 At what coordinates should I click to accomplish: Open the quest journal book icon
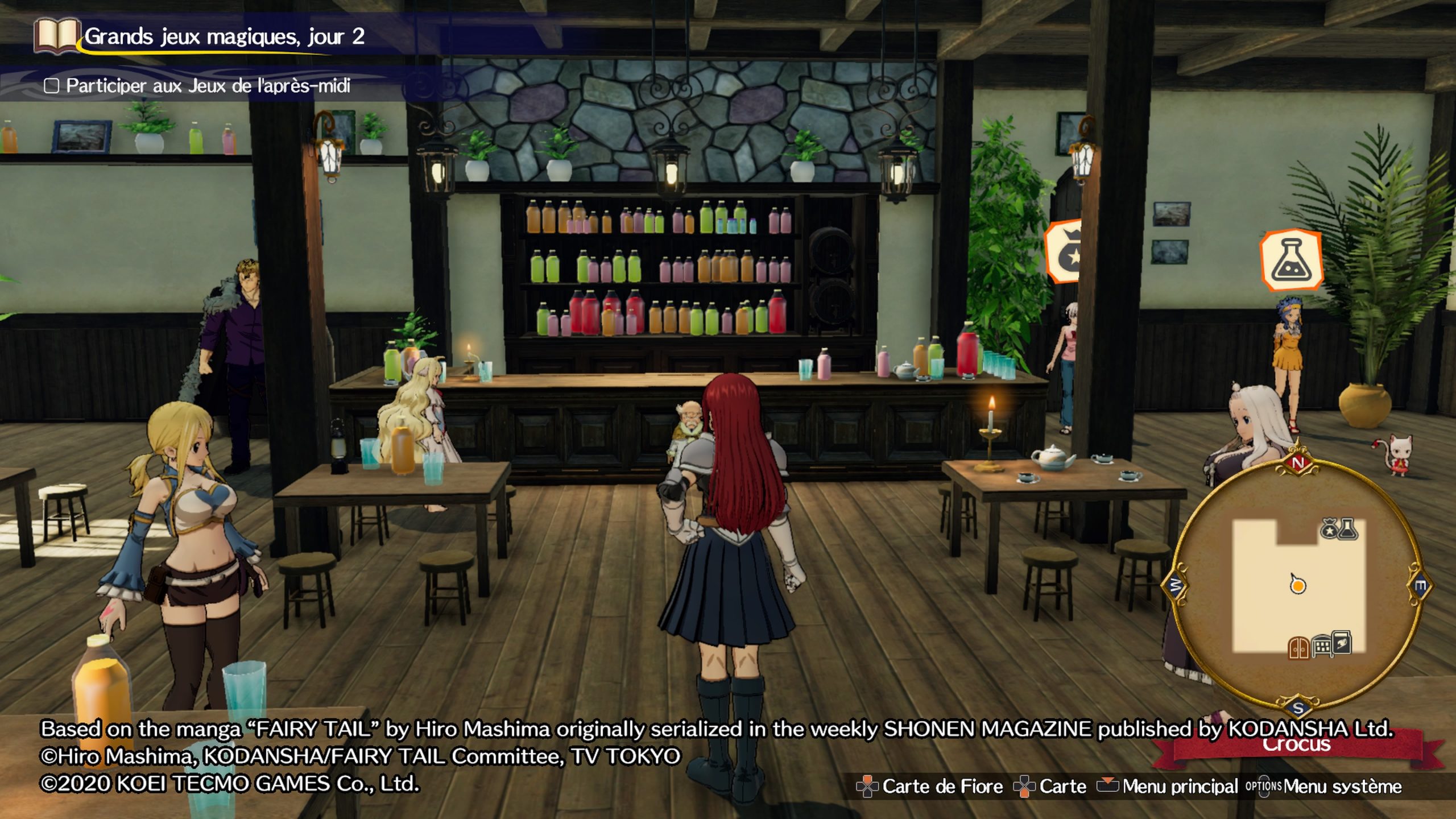tap(56, 35)
